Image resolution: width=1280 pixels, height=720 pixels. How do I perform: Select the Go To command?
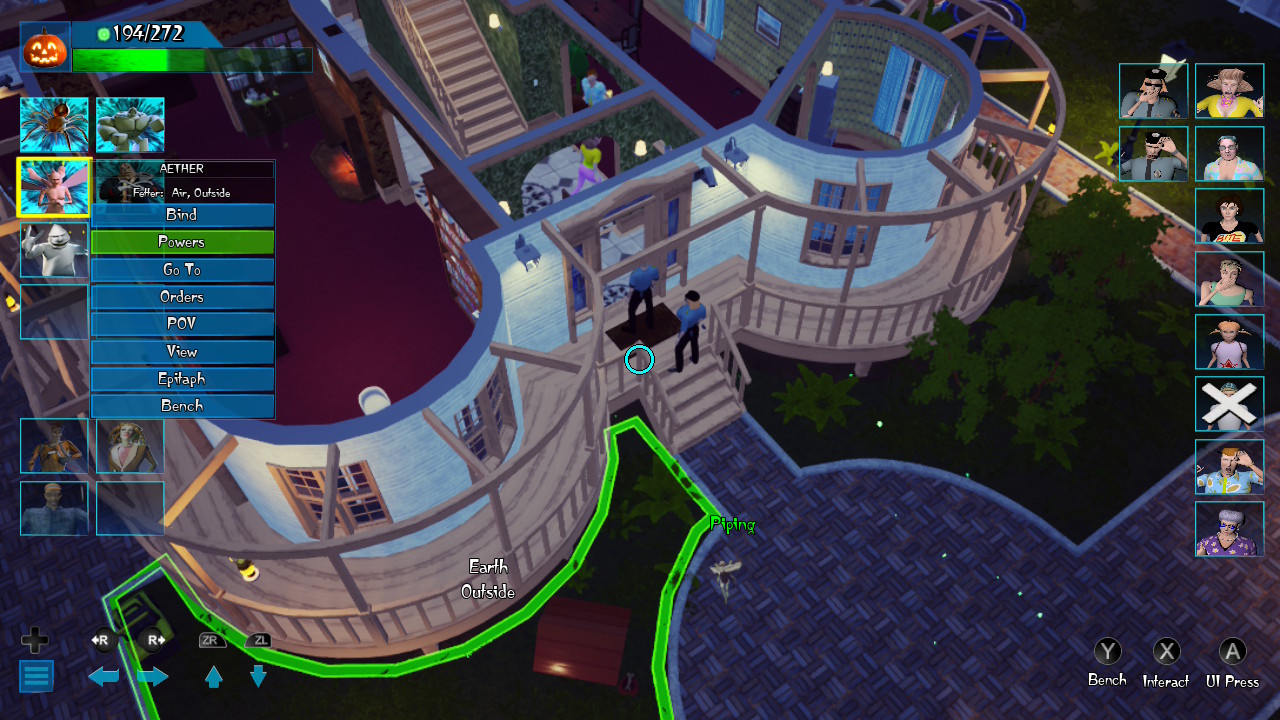[x=182, y=270]
